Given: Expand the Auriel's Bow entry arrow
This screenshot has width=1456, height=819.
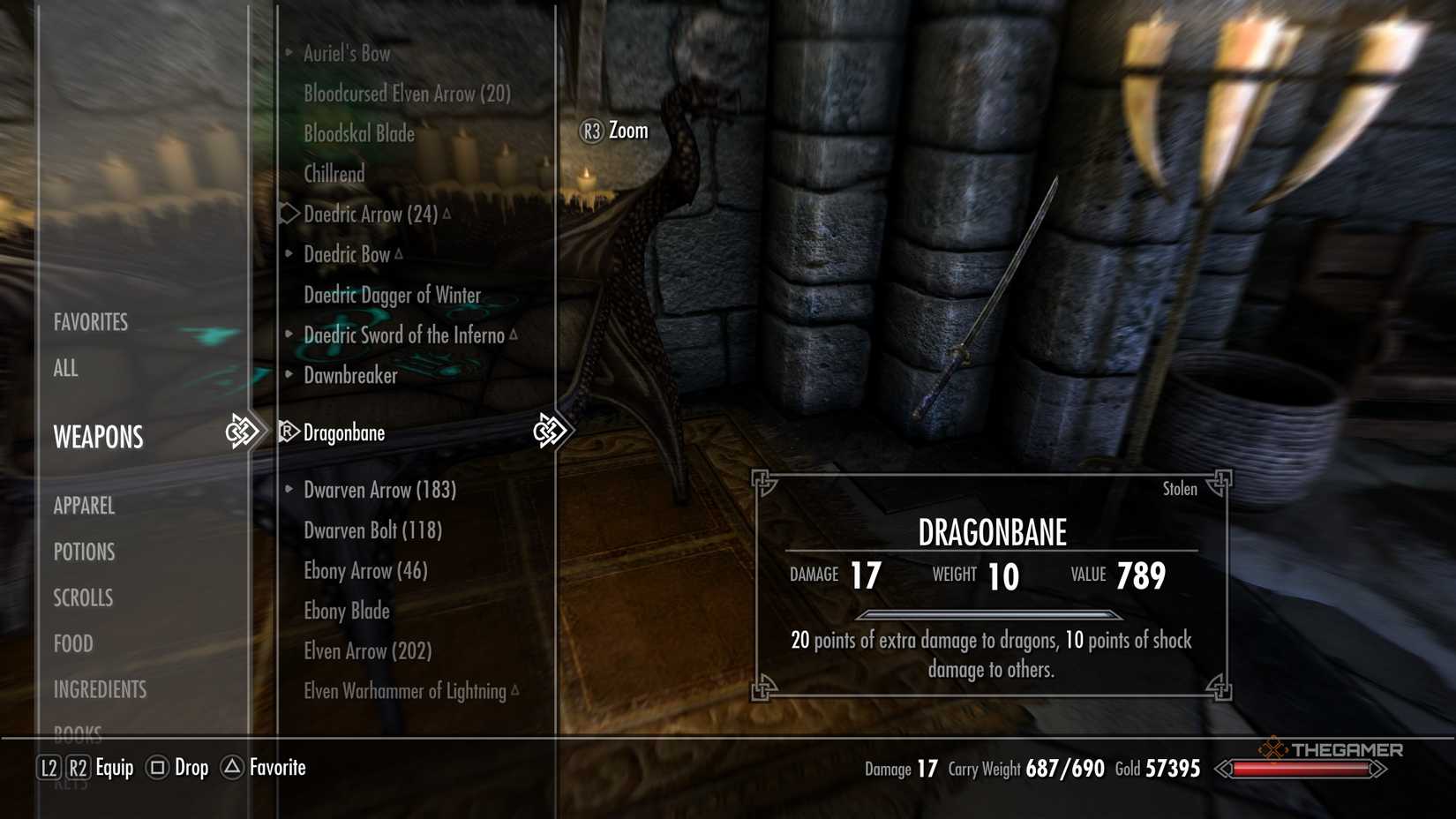Looking at the screenshot, I should pos(287,53).
